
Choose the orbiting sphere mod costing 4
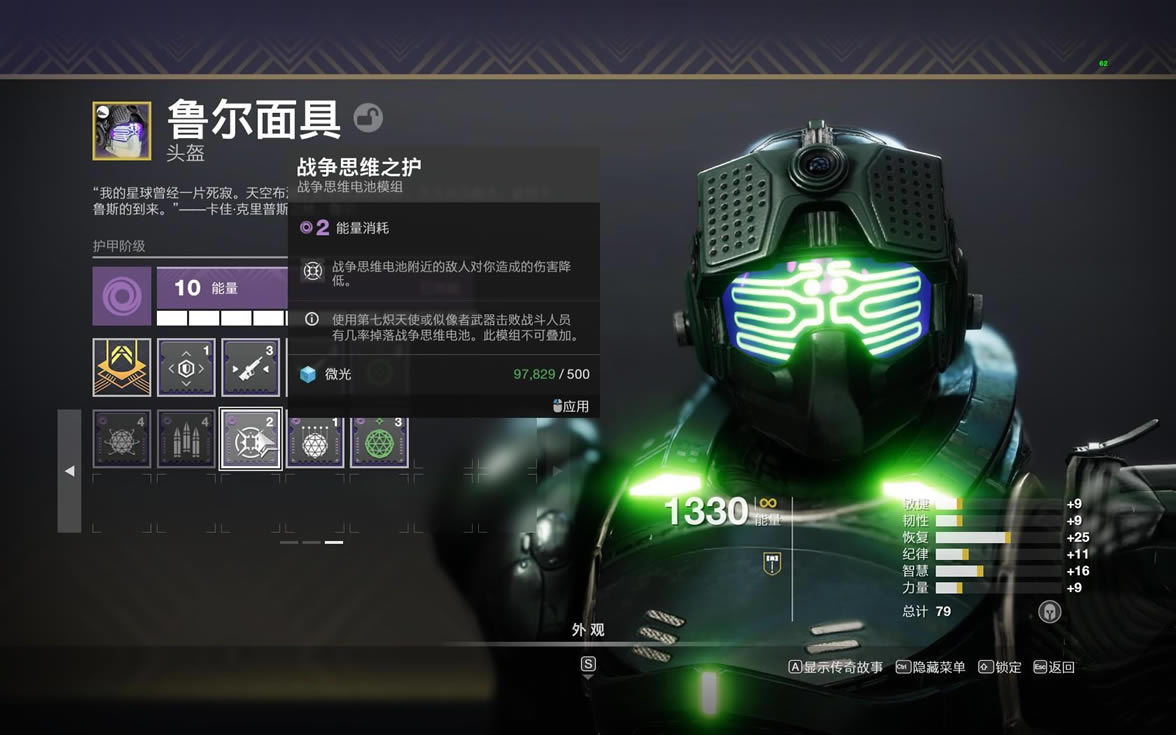point(122,439)
